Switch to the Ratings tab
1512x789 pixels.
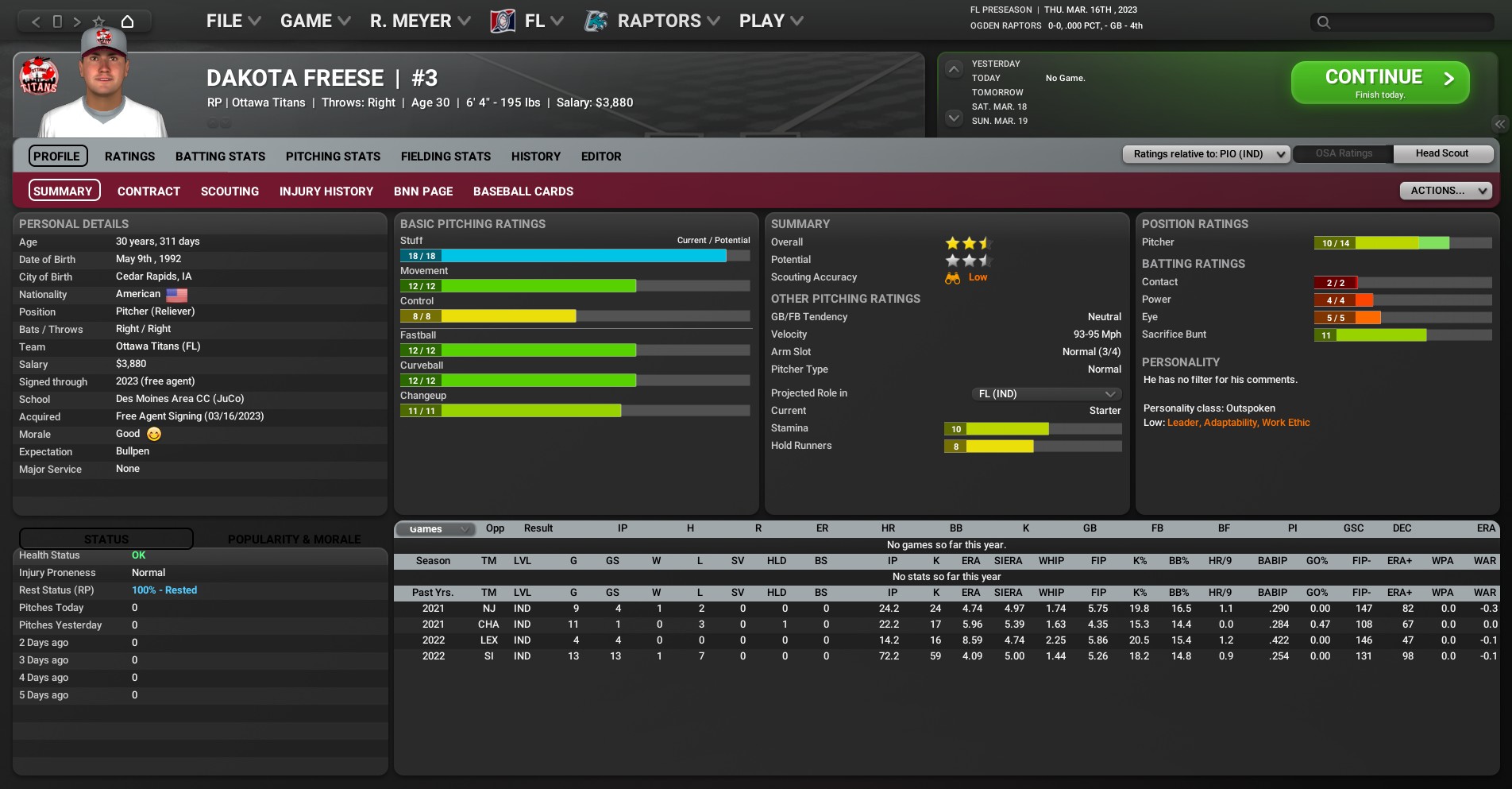129,157
